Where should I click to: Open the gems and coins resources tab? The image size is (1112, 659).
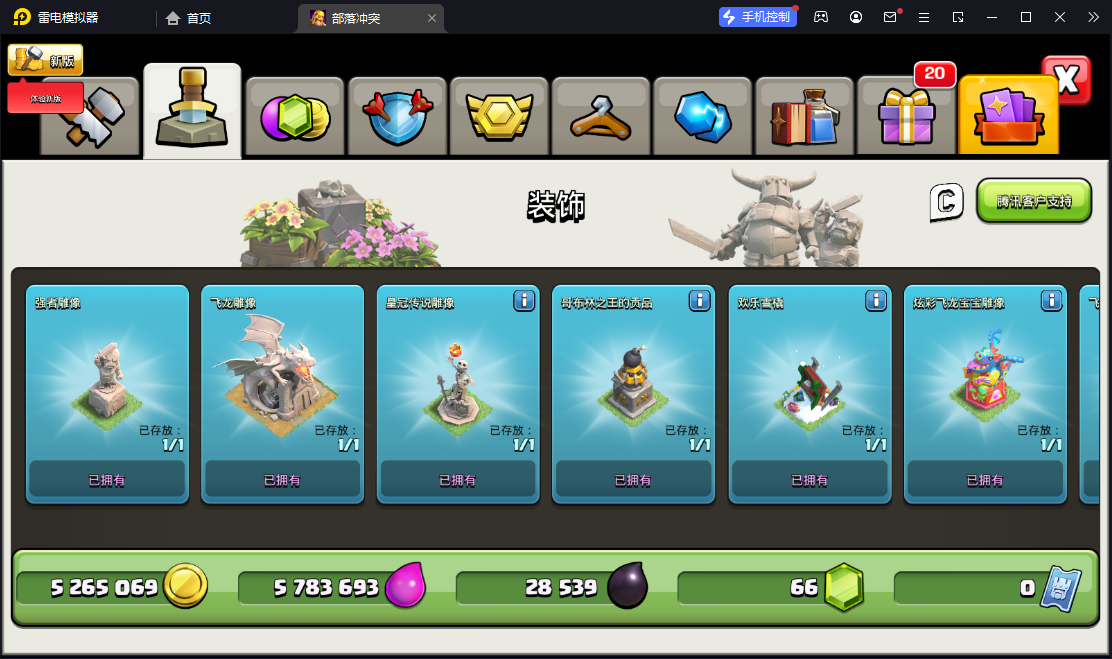295,117
